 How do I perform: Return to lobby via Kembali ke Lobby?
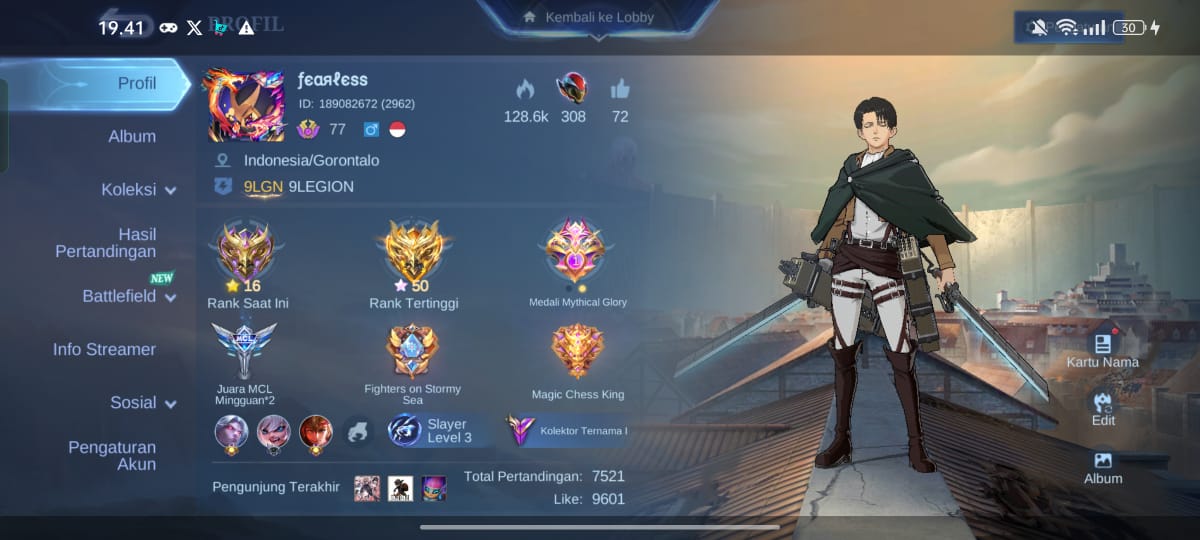click(599, 18)
